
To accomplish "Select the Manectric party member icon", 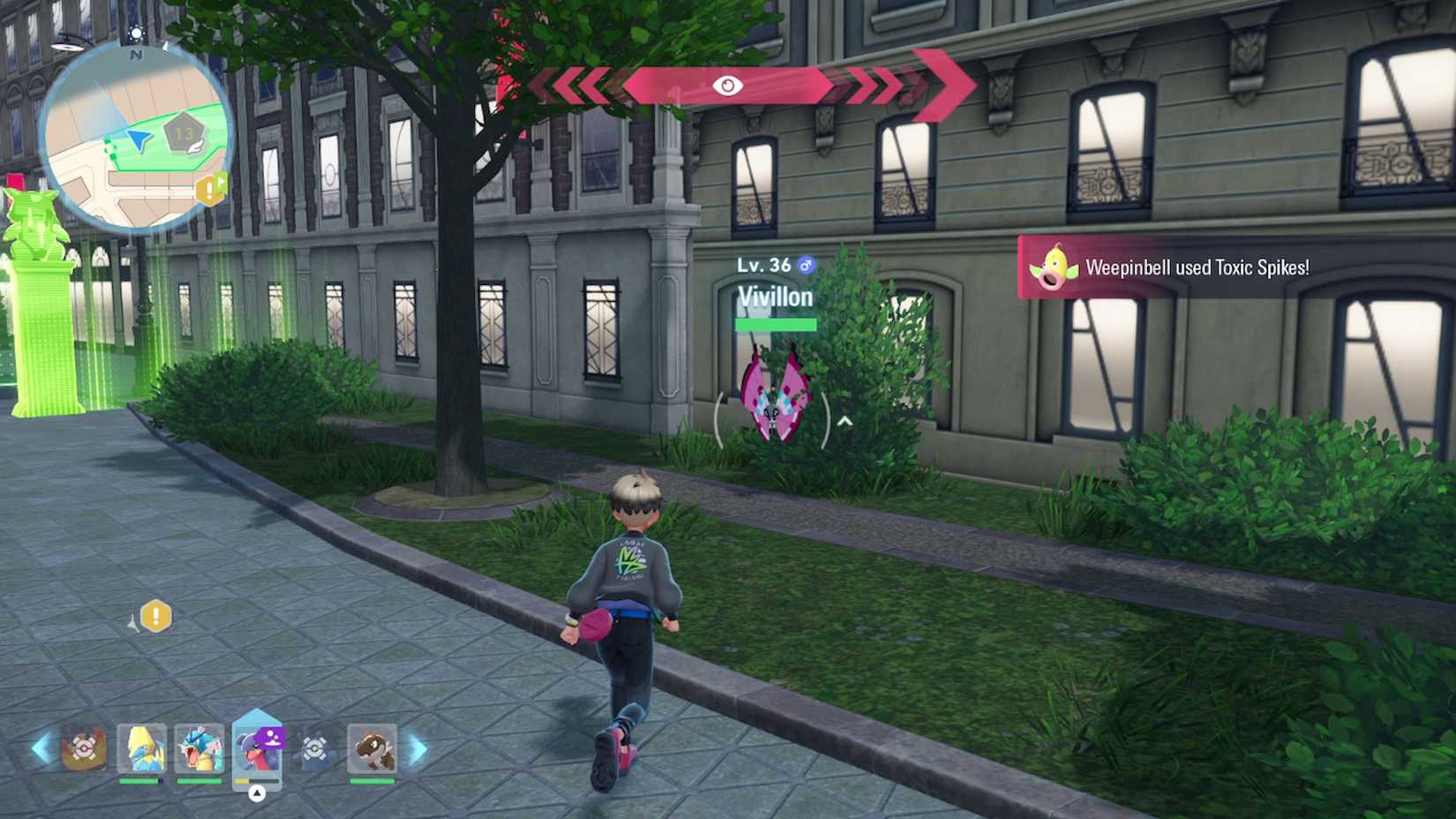I will pyautogui.click(x=142, y=748).
